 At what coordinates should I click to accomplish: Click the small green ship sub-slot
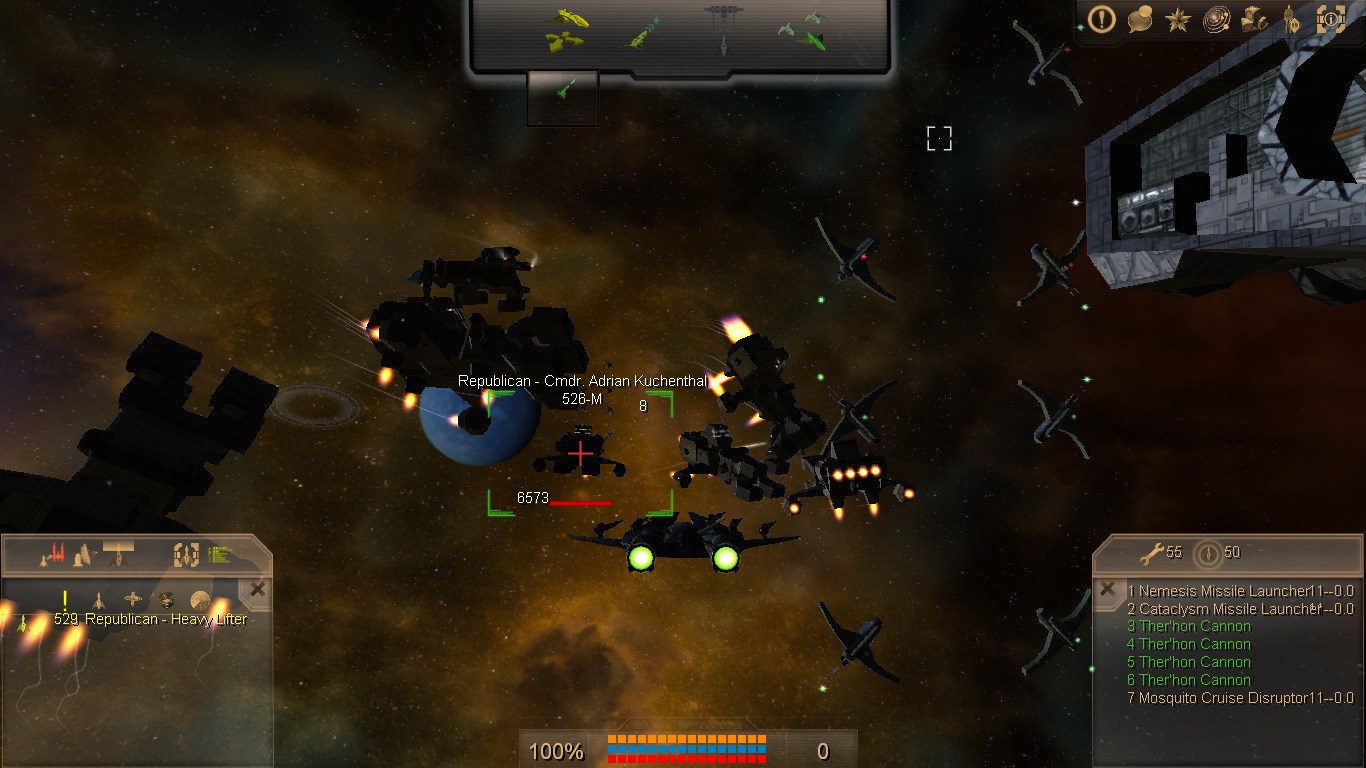pyautogui.click(x=563, y=91)
